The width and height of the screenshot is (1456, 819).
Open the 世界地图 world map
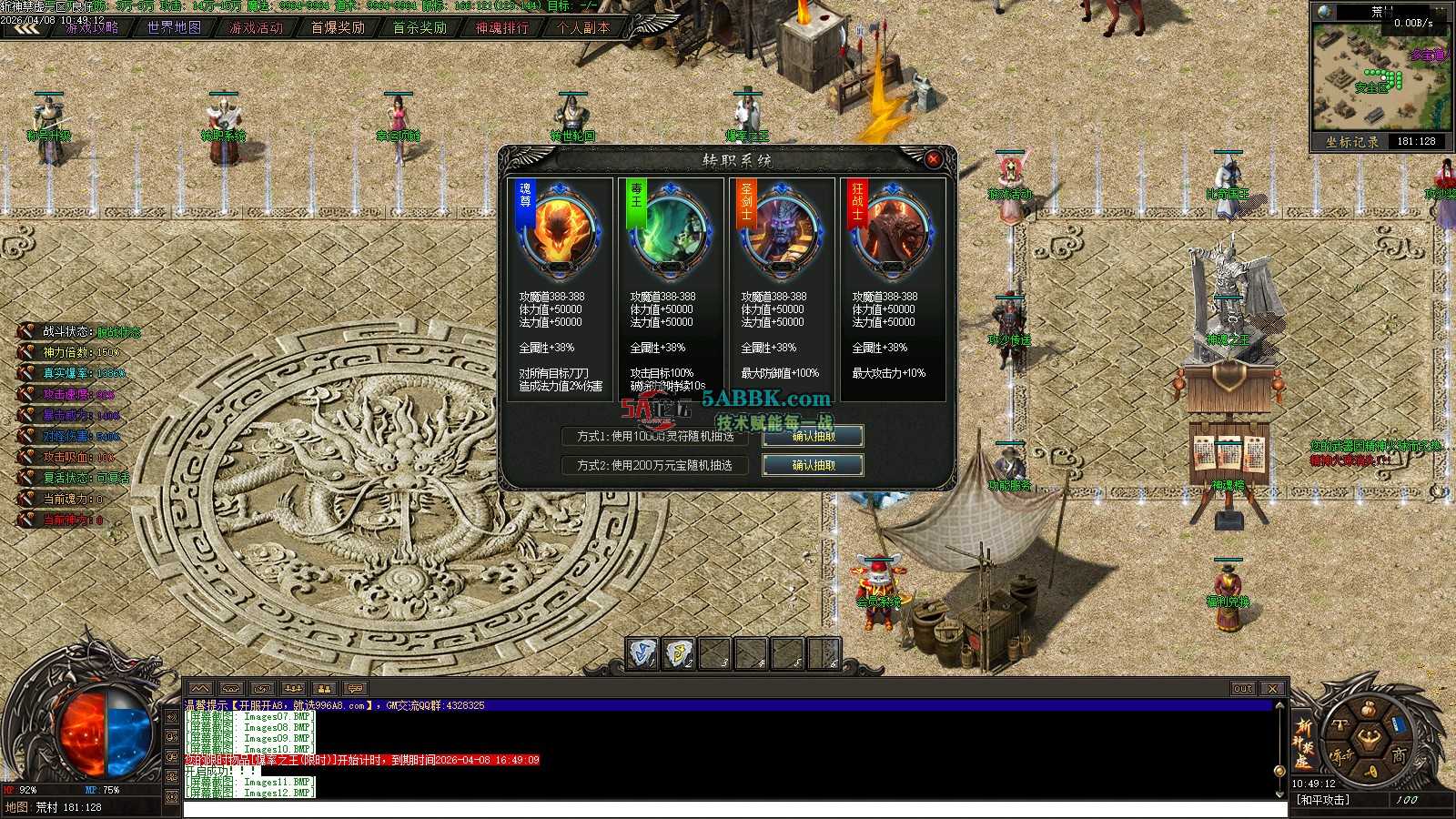coord(174,27)
